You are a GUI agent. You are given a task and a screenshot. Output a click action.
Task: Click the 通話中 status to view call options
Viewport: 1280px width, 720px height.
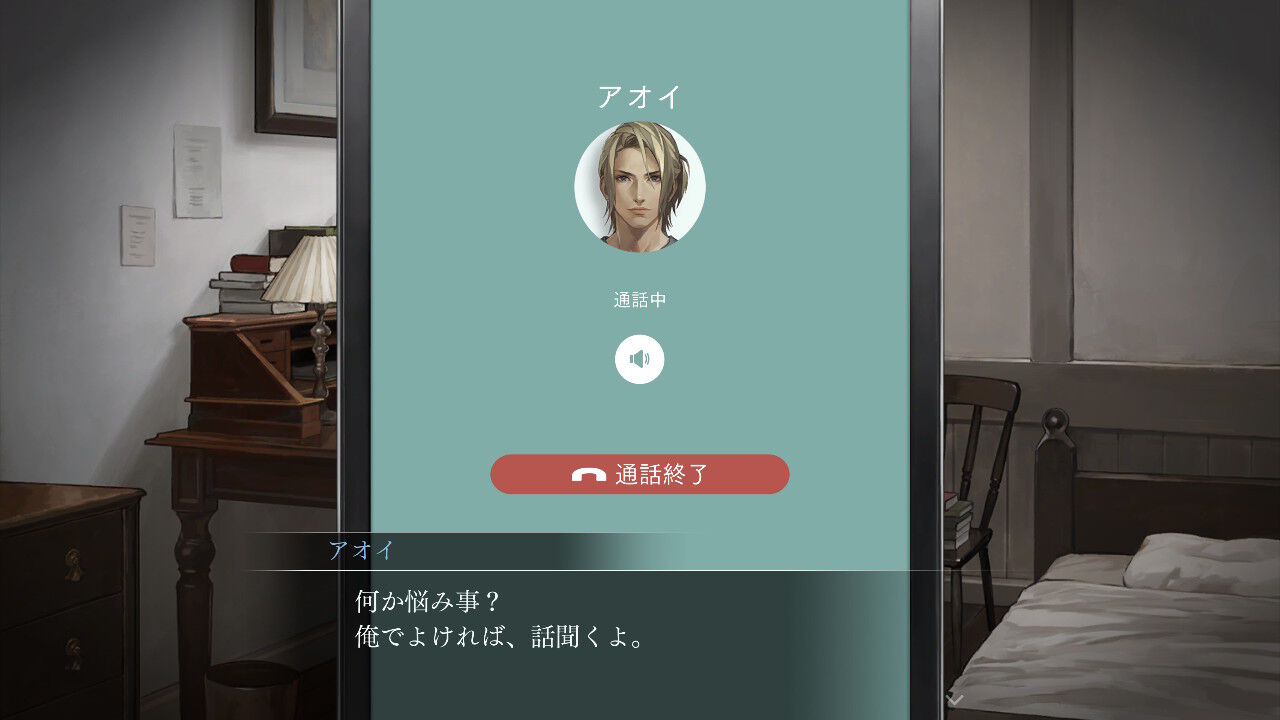640,297
